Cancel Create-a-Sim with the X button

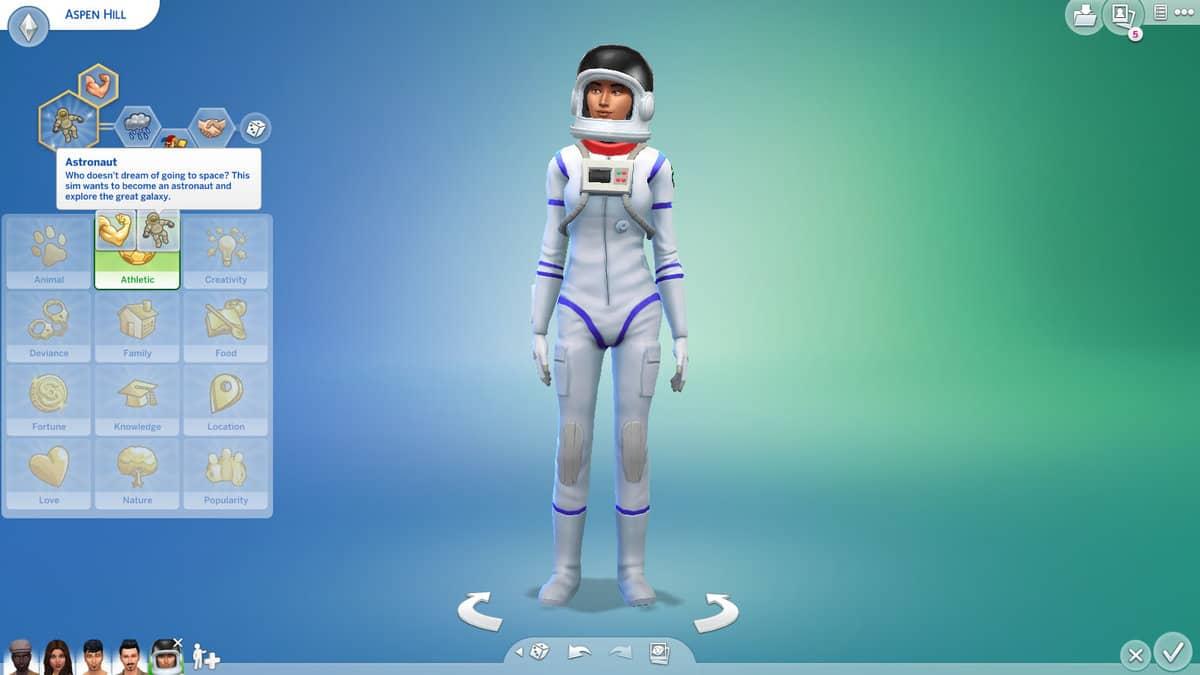tap(1135, 656)
